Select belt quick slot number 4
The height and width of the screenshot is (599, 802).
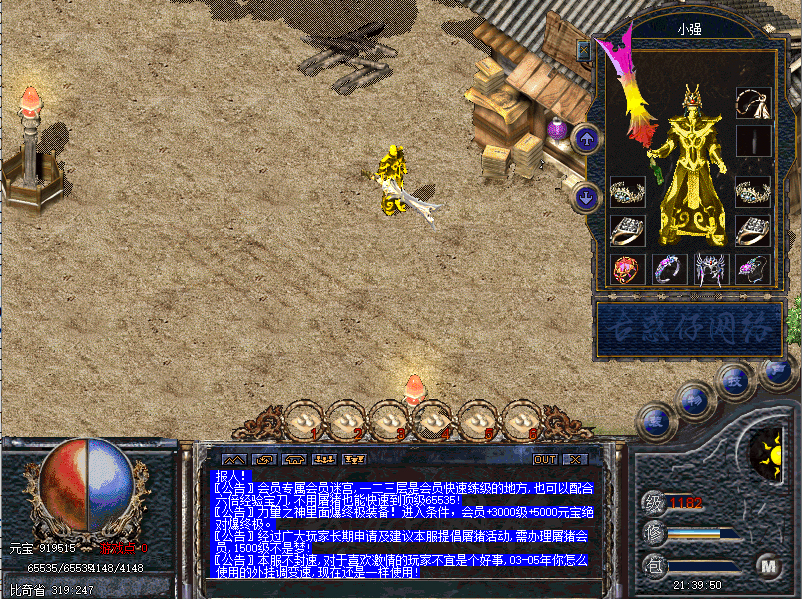click(432, 419)
